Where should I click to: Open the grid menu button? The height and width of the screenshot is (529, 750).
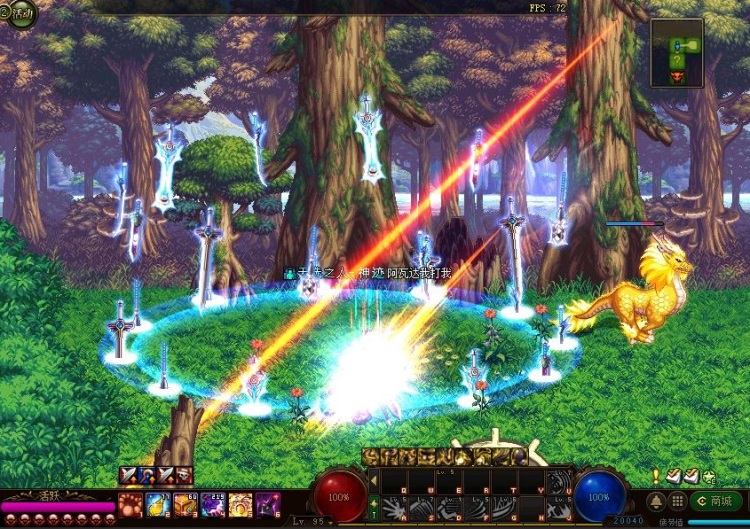click(x=677, y=500)
